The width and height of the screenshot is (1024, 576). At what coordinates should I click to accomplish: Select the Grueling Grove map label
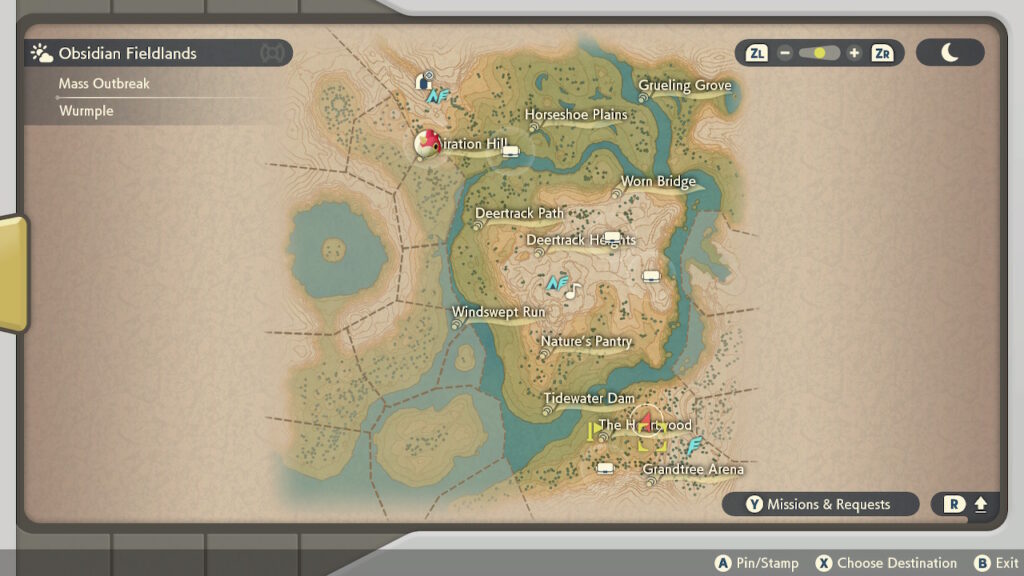(x=685, y=86)
